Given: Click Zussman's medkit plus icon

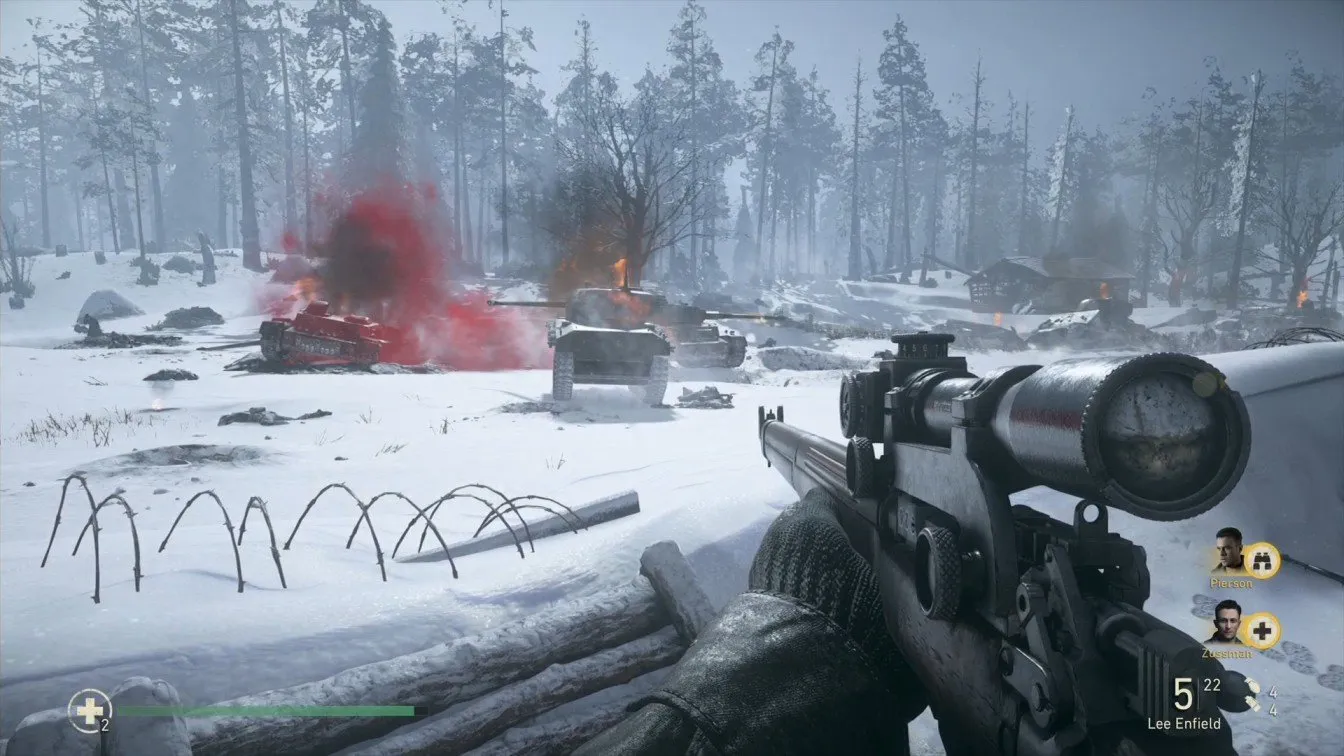Looking at the screenshot, I should pos(1261,631).
